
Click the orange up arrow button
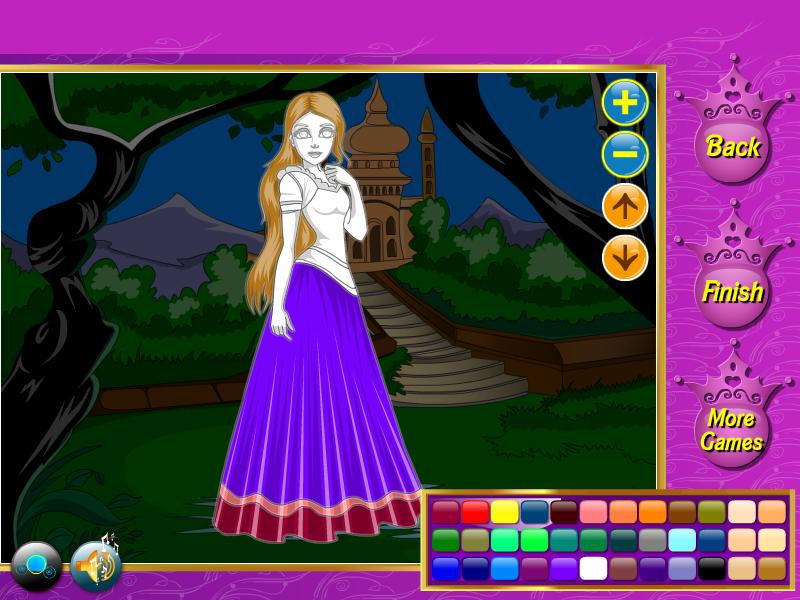625,207
